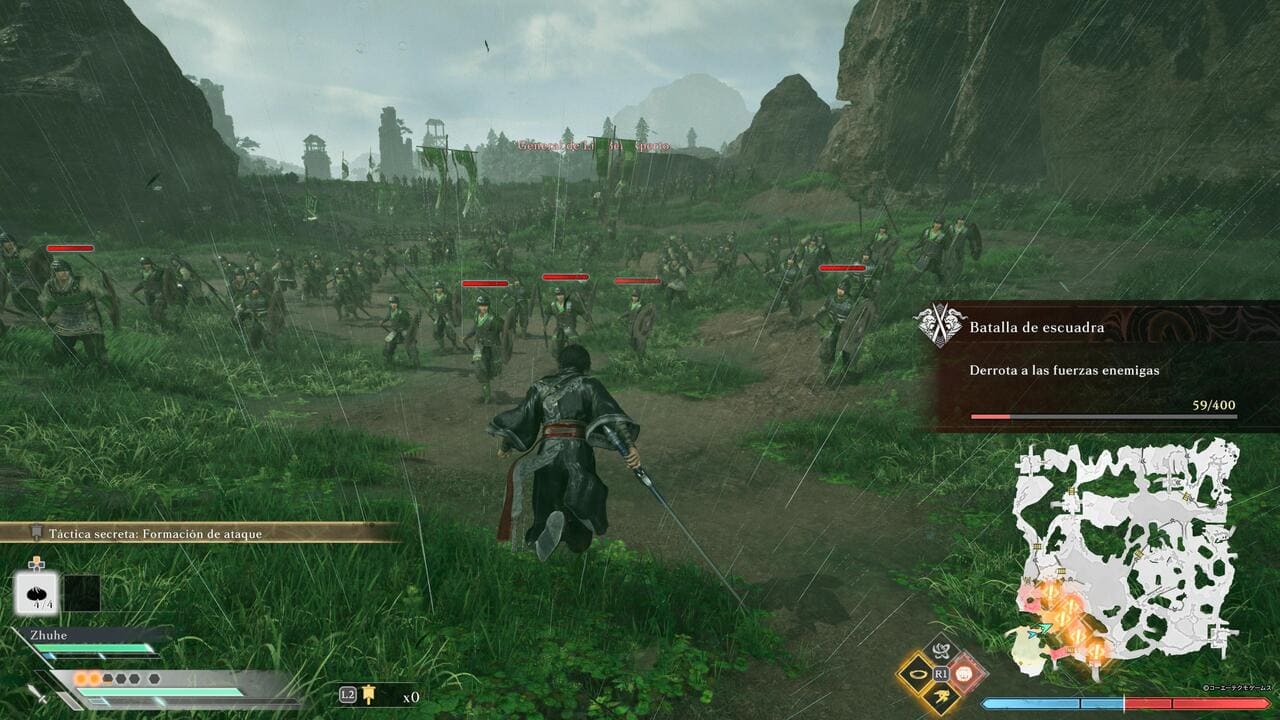The width and height of the screenshot is (1280, 720).
Task: Trigger the red fist skill icon
Action: coord(966,673)
